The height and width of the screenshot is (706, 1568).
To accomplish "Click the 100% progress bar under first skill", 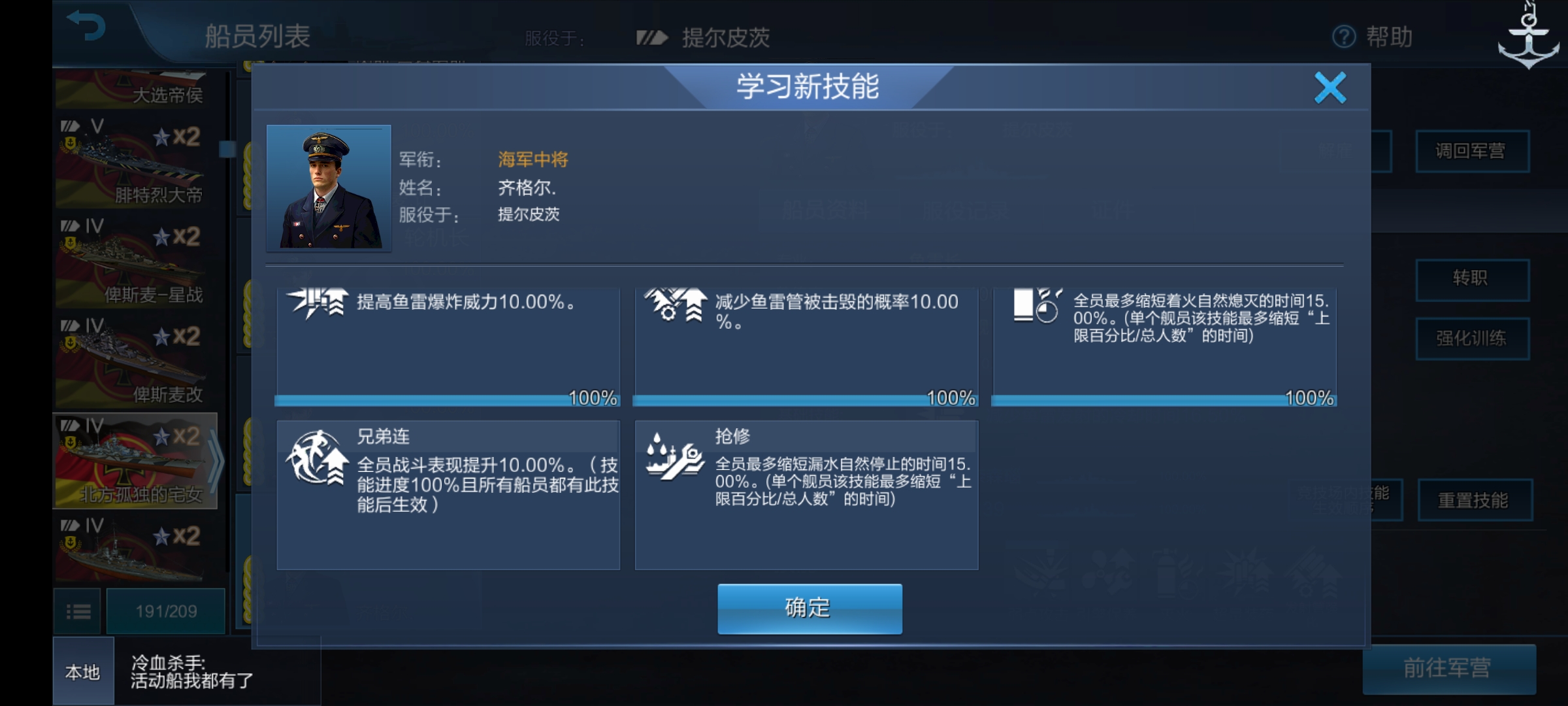I will click(x=448, y=399).
